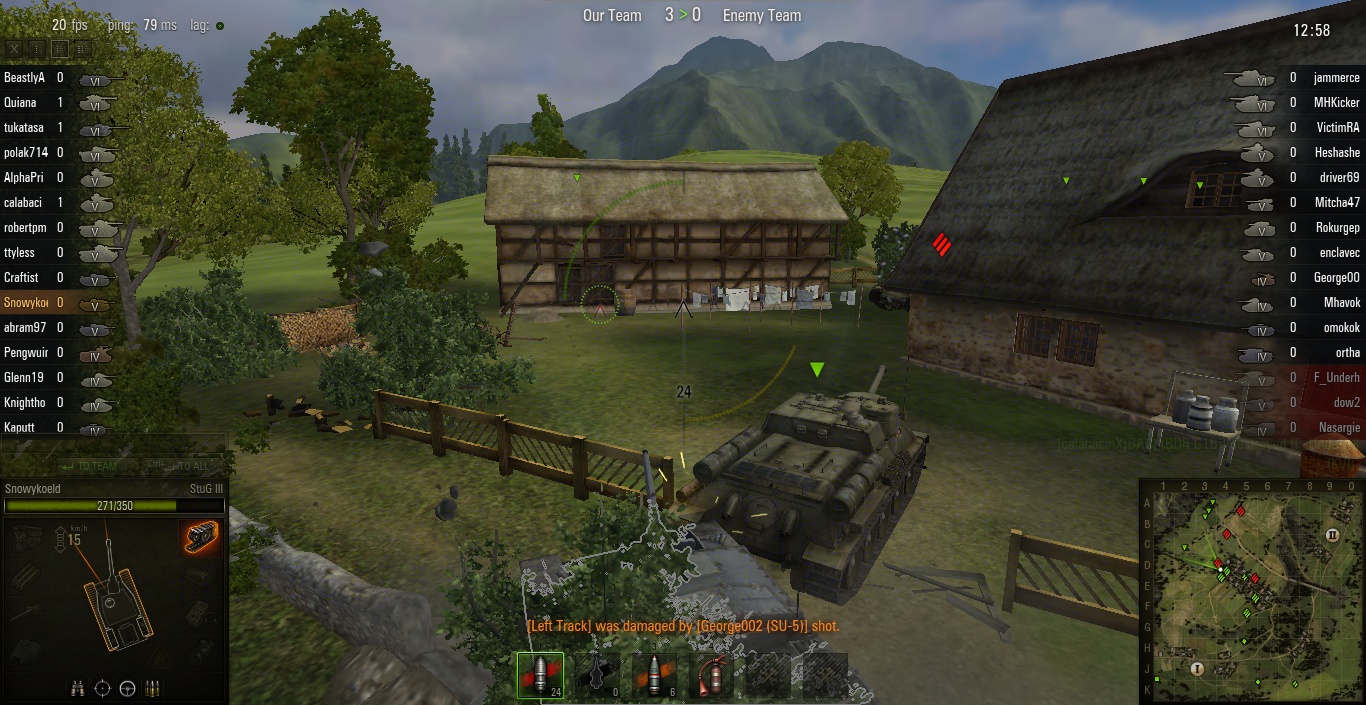Select the highlighted medium player list mode
The image size is (1366, 705).
(60, 48)
